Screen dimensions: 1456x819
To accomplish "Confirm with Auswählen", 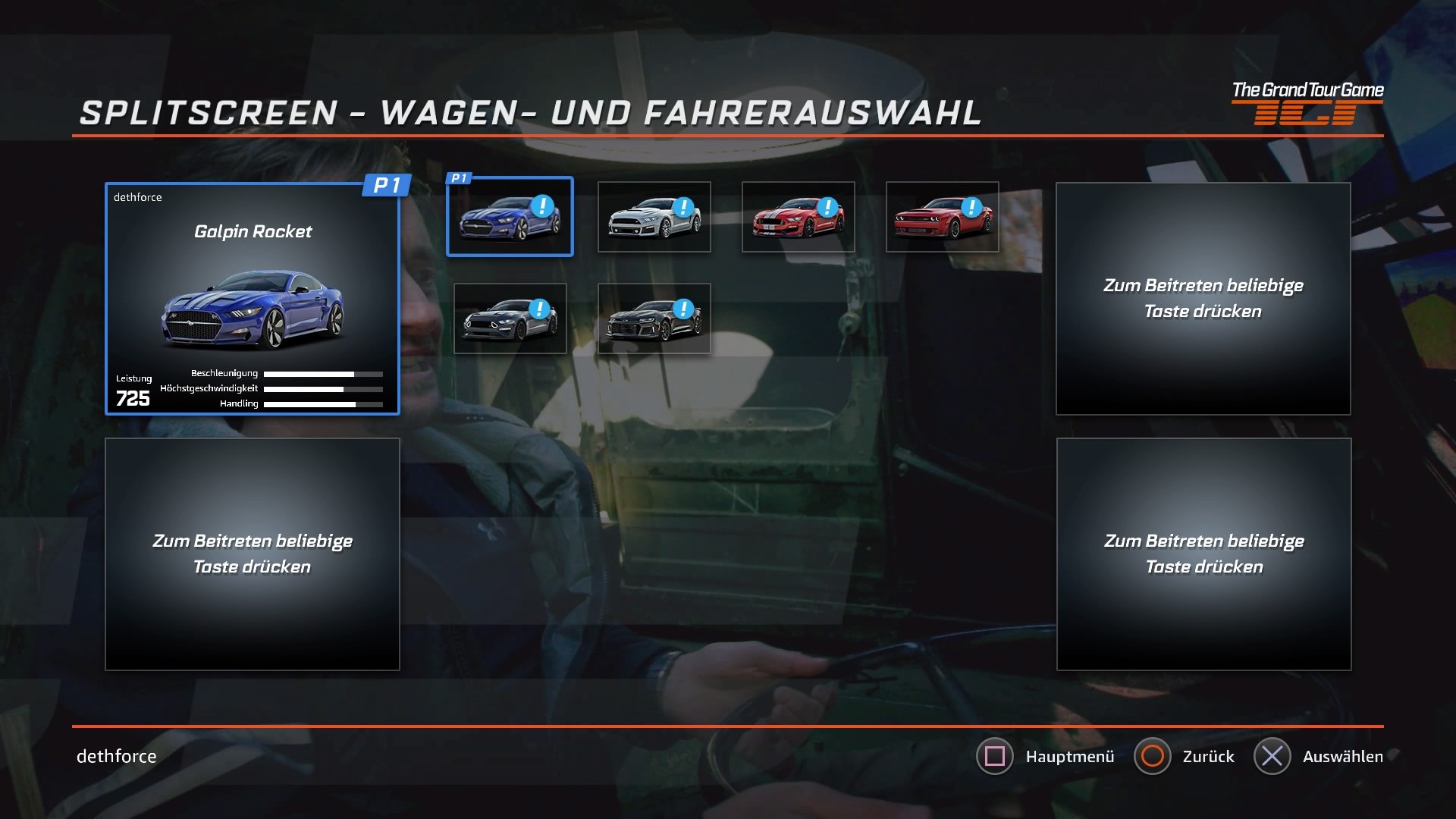I will (x=1344, y=756).
